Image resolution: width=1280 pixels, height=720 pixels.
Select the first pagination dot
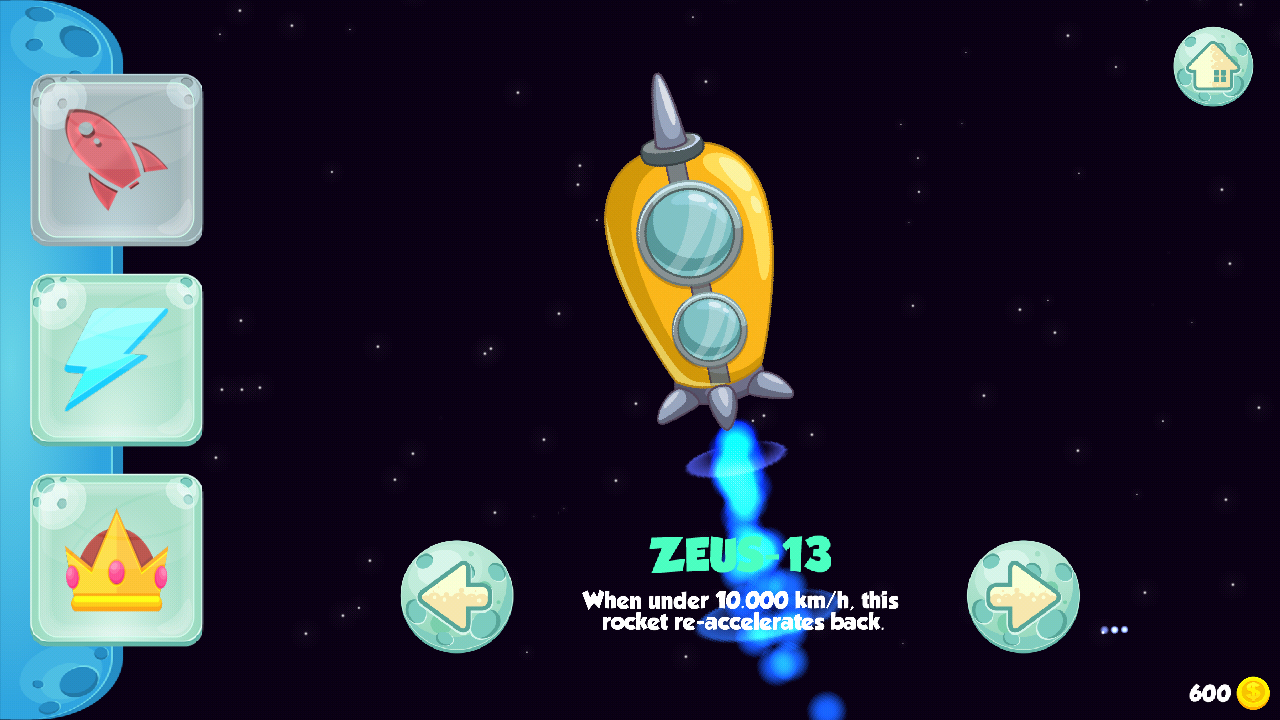pos(1104,630)
